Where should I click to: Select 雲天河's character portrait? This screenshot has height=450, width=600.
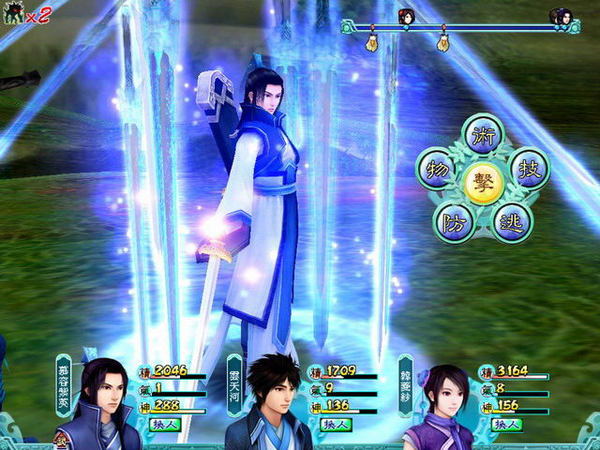[x=272, y=405]
